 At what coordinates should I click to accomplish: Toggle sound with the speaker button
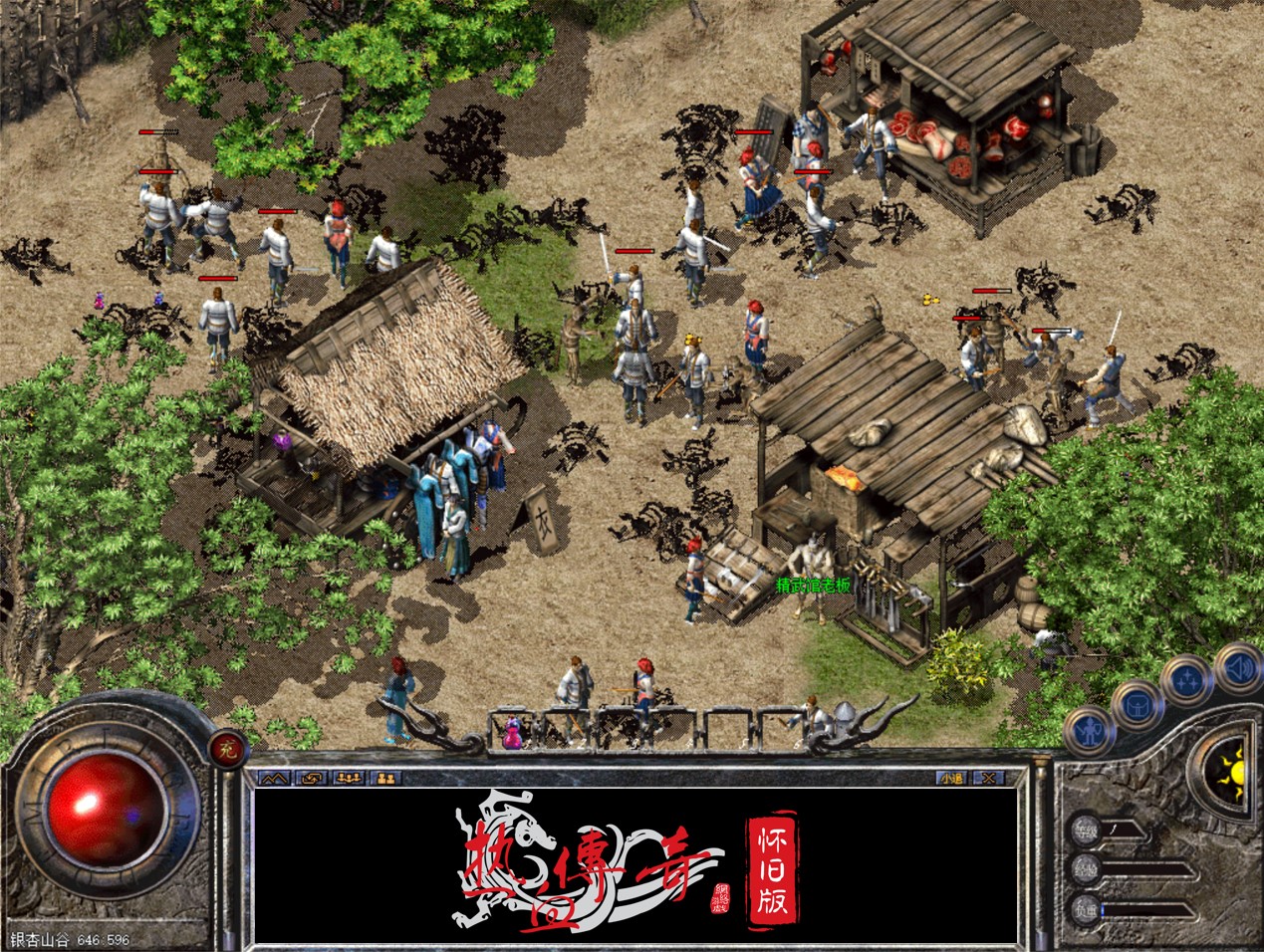pos(1237,664)
